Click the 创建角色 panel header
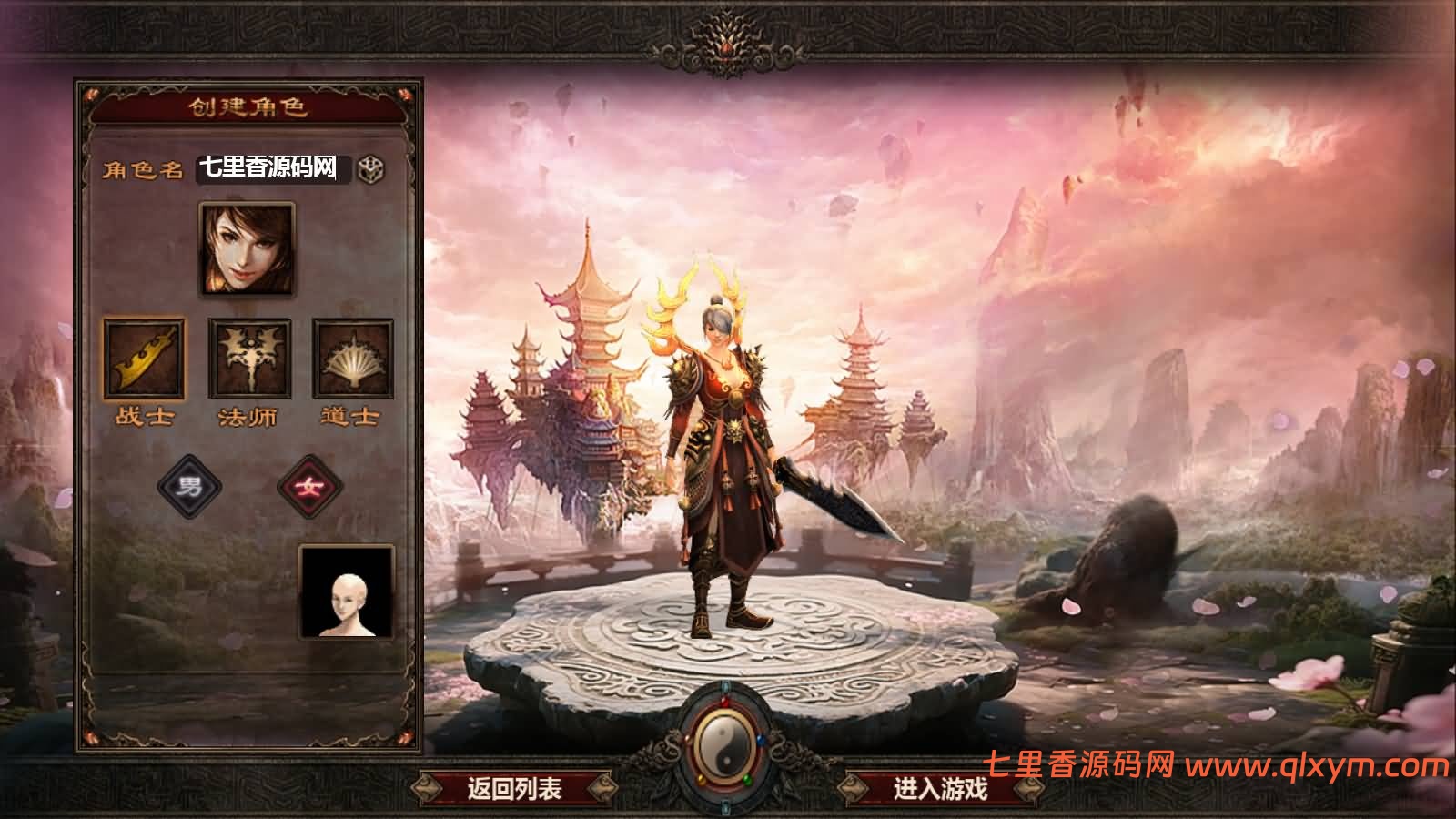 (248, 106)
